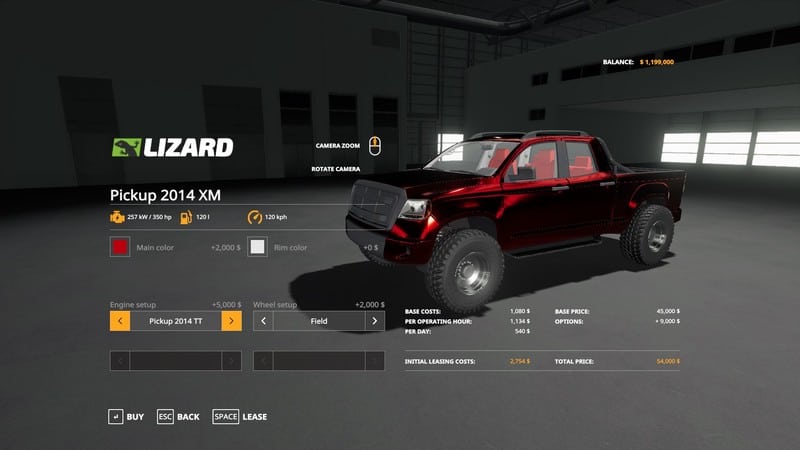Buy the Pickup 2014 XM

tap(126, 416)
